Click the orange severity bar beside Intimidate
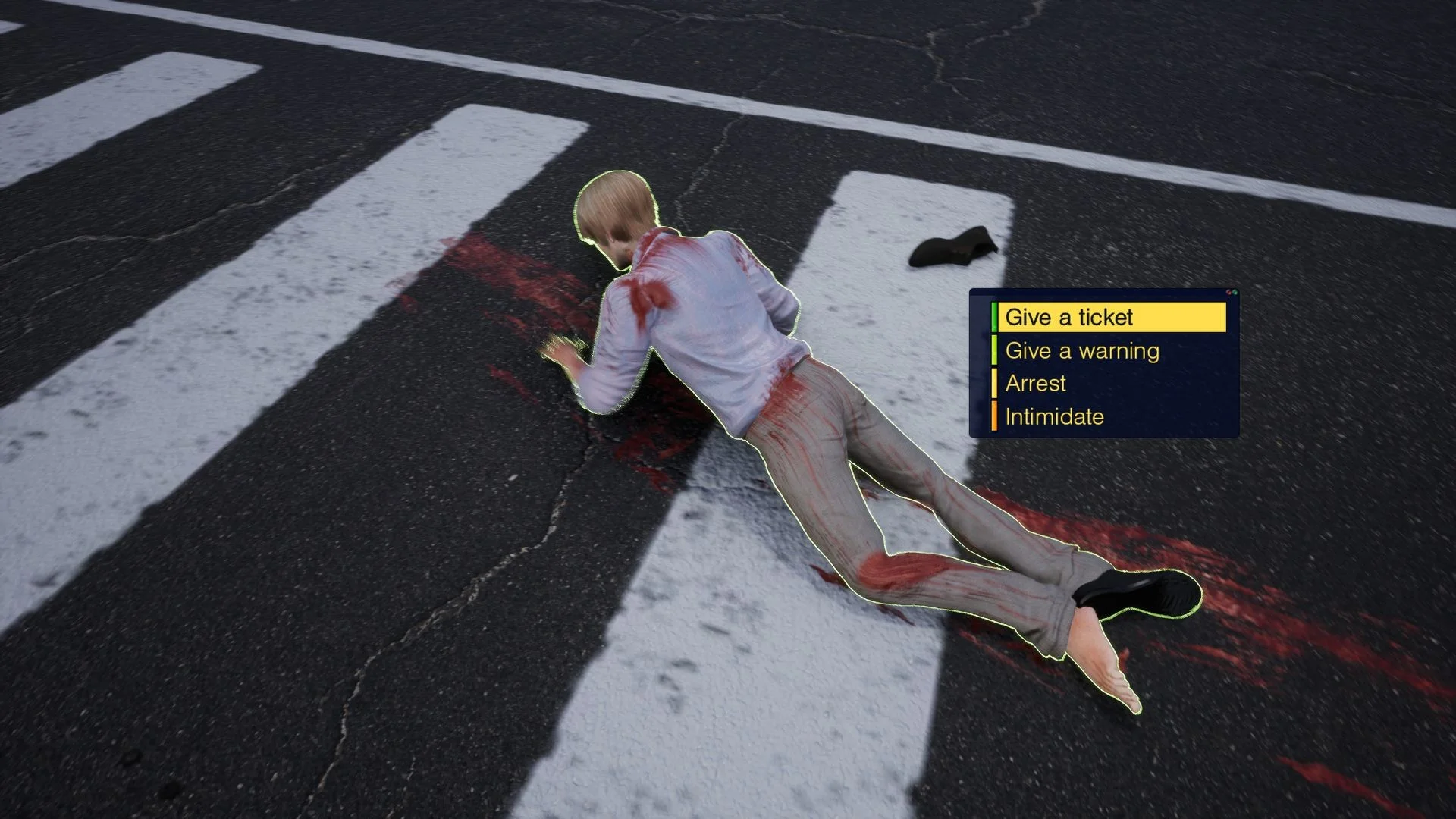Screen dimensions: 1456x819 (x=993, y=416)
